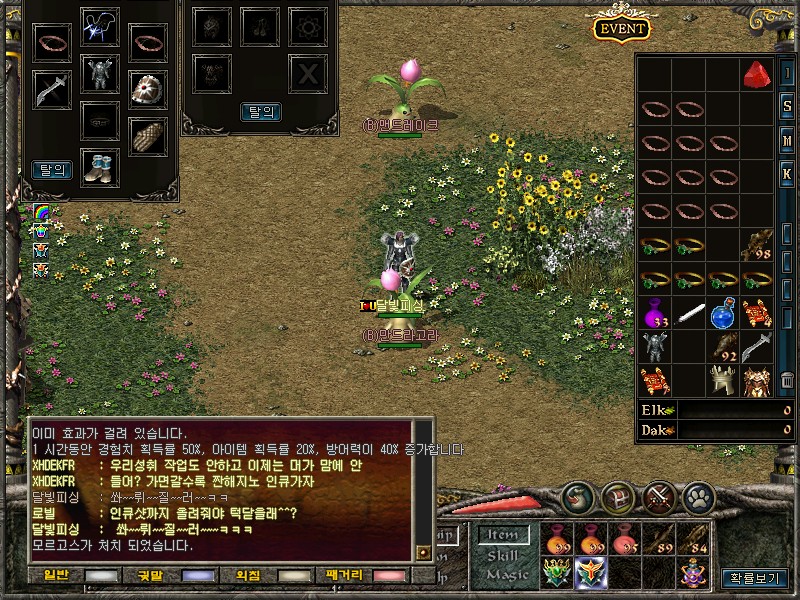Click the crossed swords round button

click(659, 495)
